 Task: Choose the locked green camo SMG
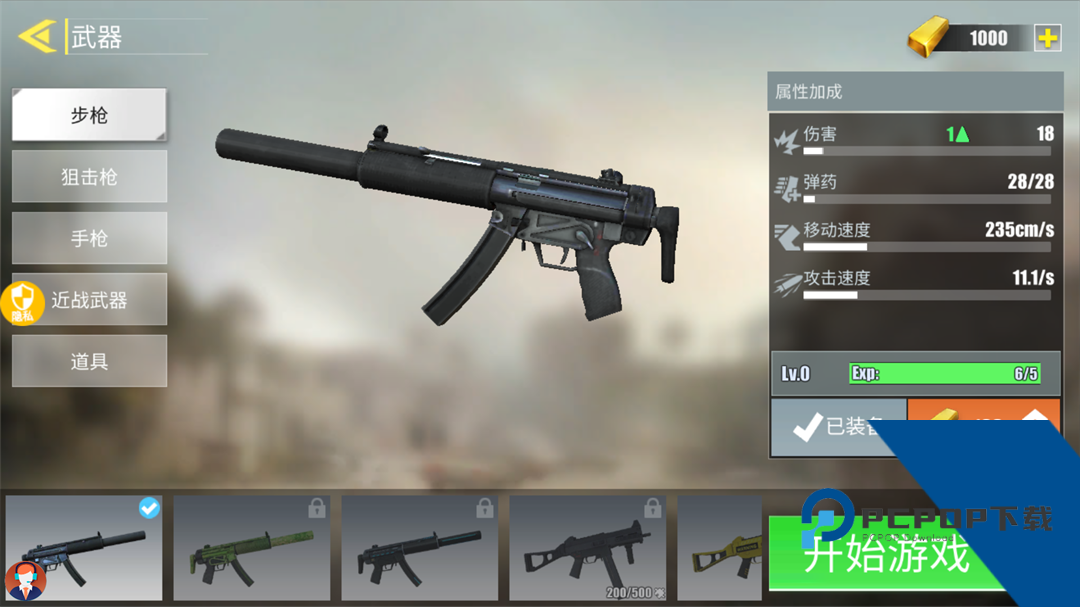pyautogui.click(x=251, y=547)
